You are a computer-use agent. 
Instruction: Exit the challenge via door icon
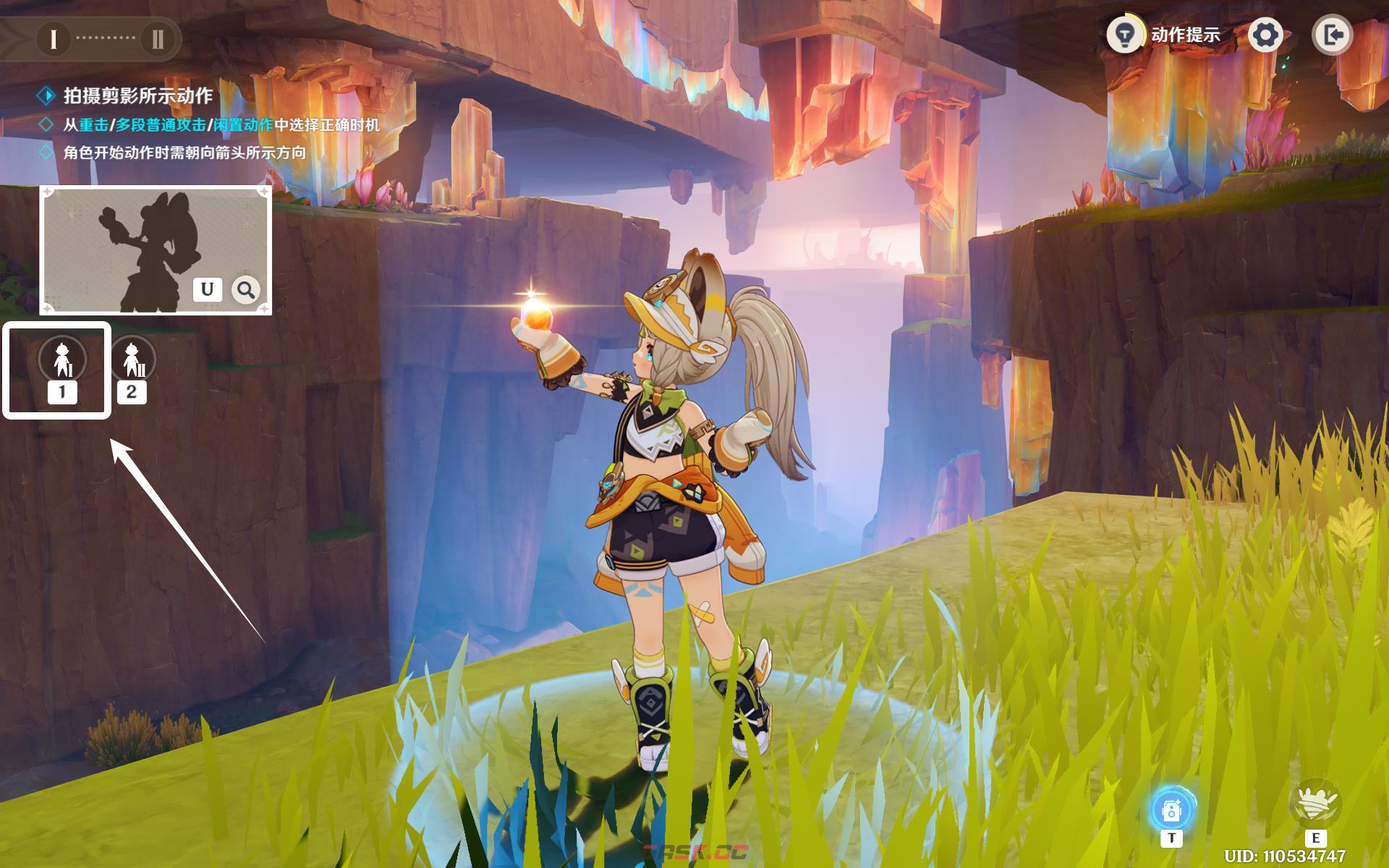[1332, 35]
